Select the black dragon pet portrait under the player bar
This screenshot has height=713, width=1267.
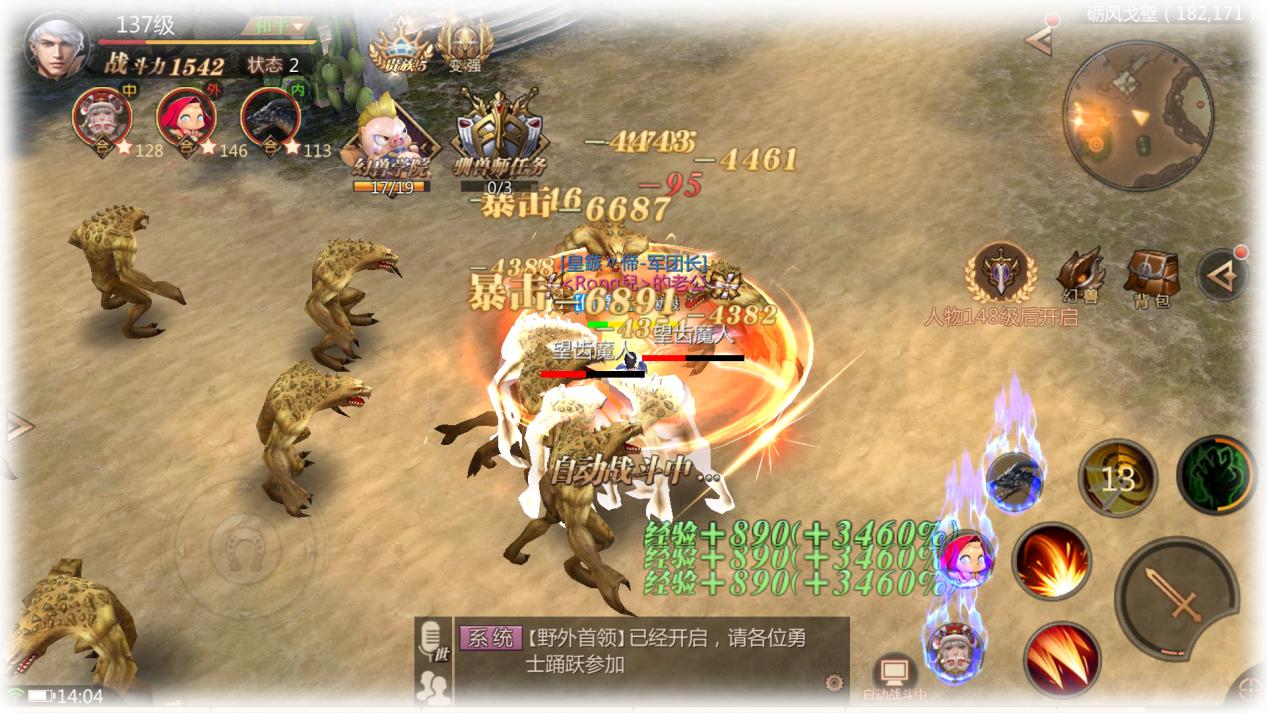[x=270, y=118]
